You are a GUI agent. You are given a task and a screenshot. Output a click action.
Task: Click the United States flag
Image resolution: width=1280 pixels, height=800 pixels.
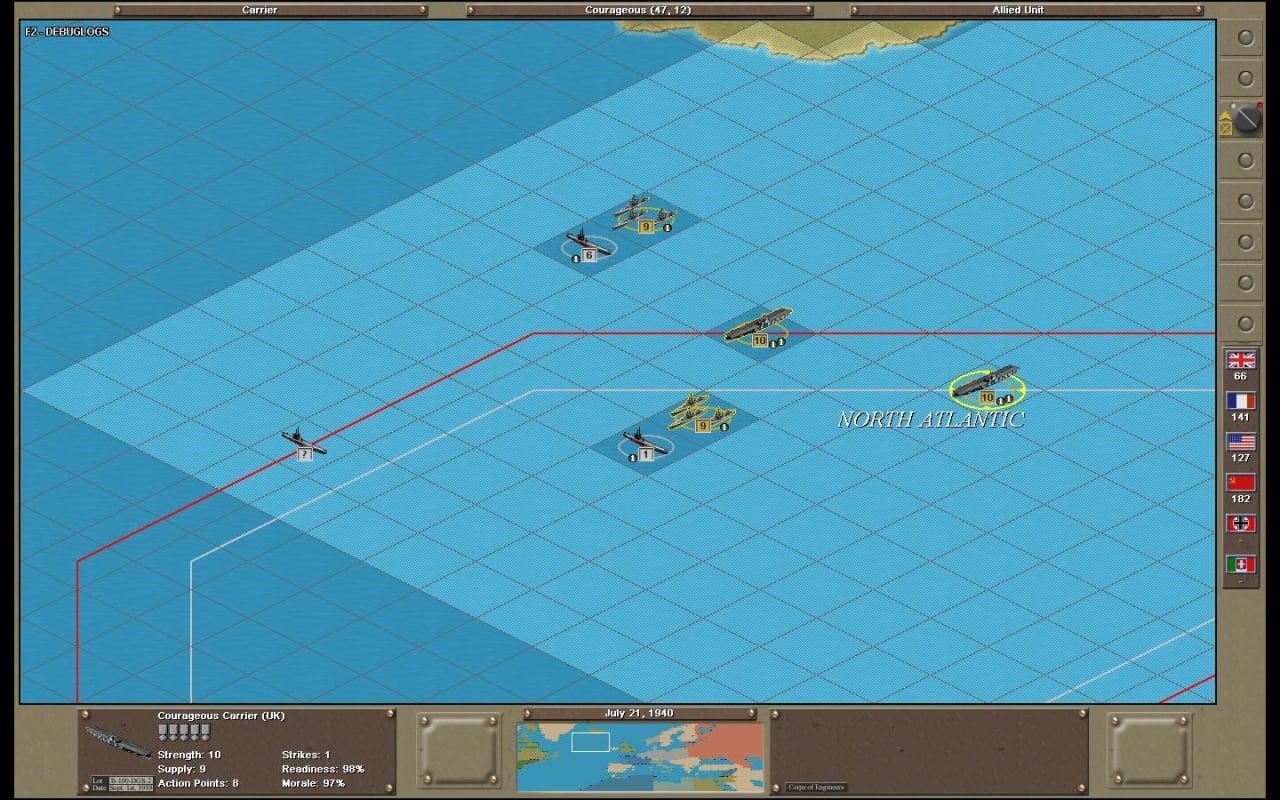(1241, 442)
